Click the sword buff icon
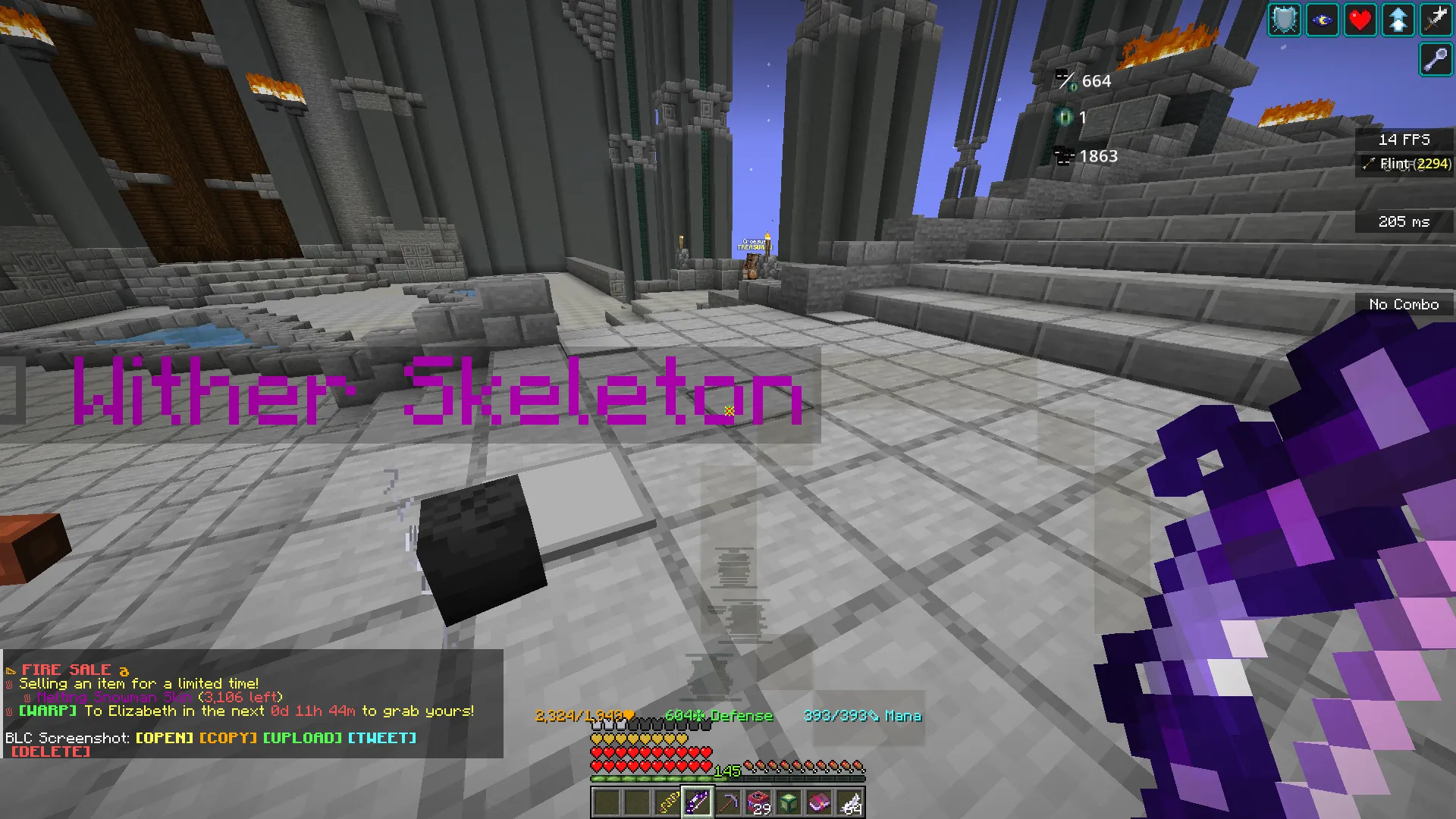Image resolution: width=1456 pixels, height=819 pixels. tap(1436, 20)
